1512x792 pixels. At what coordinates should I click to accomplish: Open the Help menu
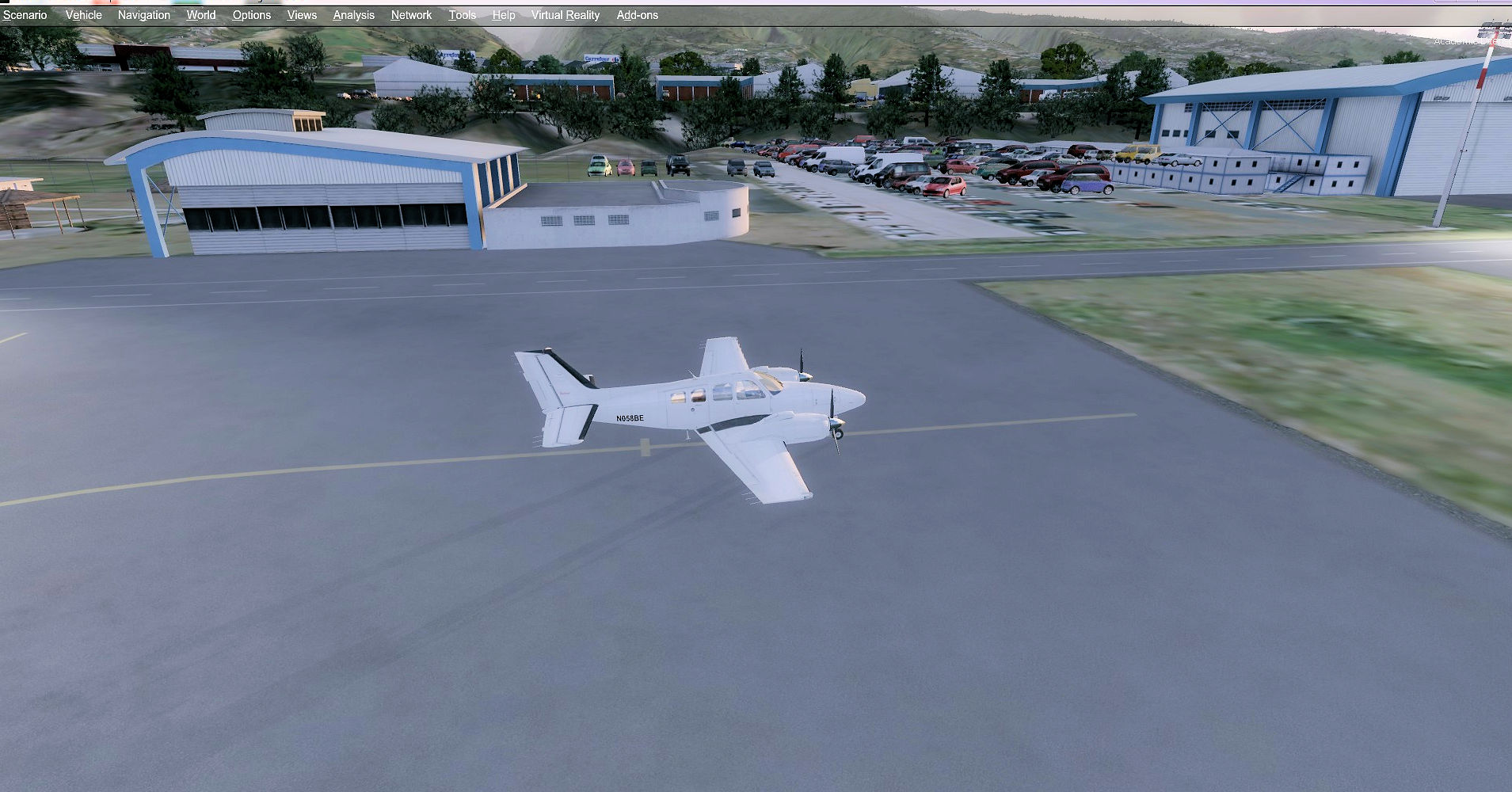pos(504,15)
